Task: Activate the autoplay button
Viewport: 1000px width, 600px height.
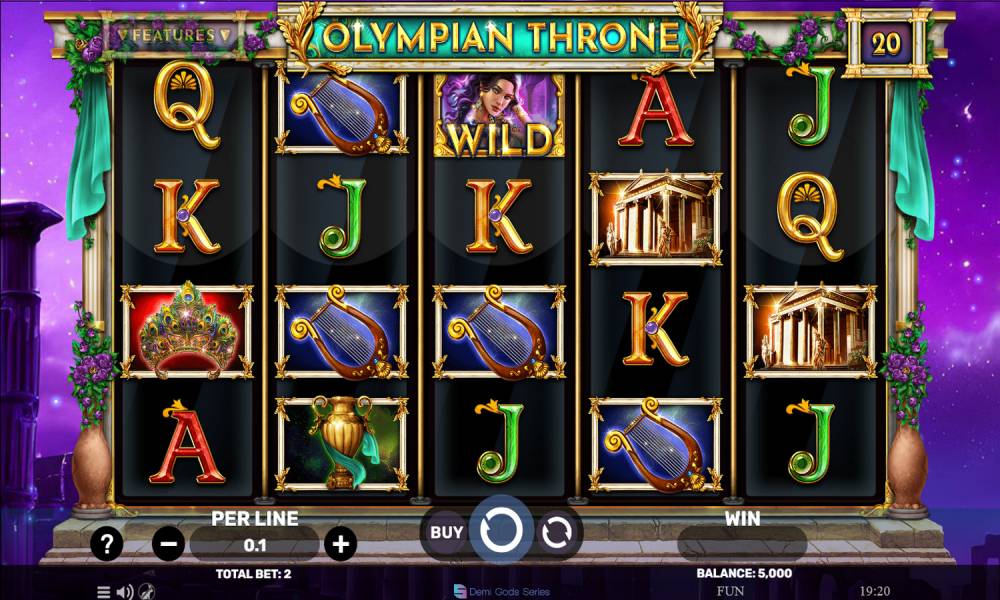Action: (556, 532)
